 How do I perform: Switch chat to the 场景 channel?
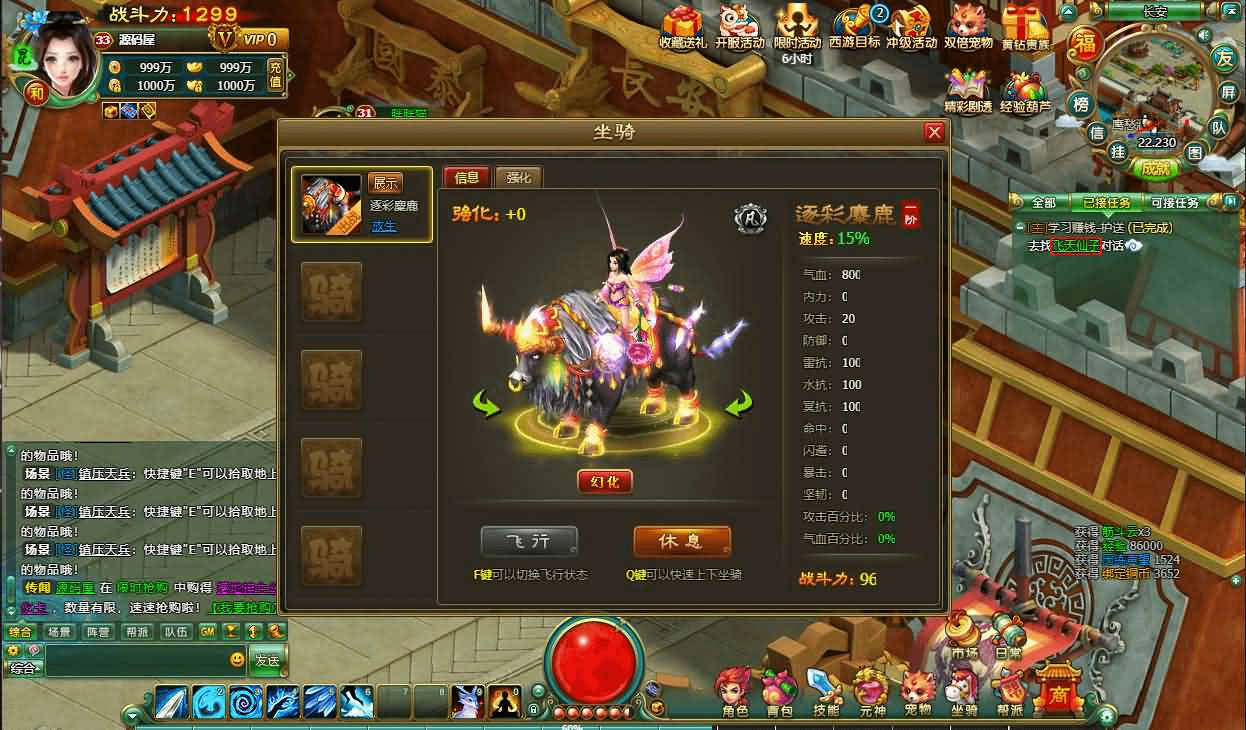coord(58,632)
